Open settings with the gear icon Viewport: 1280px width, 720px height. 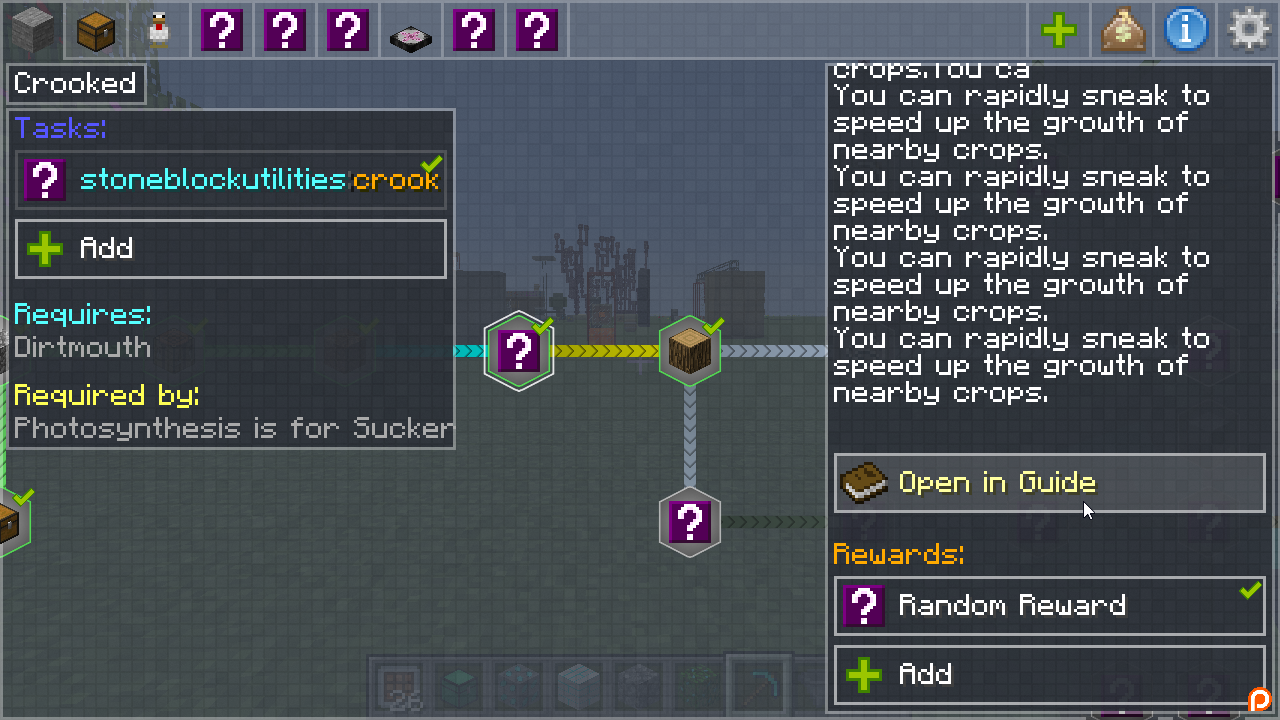coord(1248,31)
